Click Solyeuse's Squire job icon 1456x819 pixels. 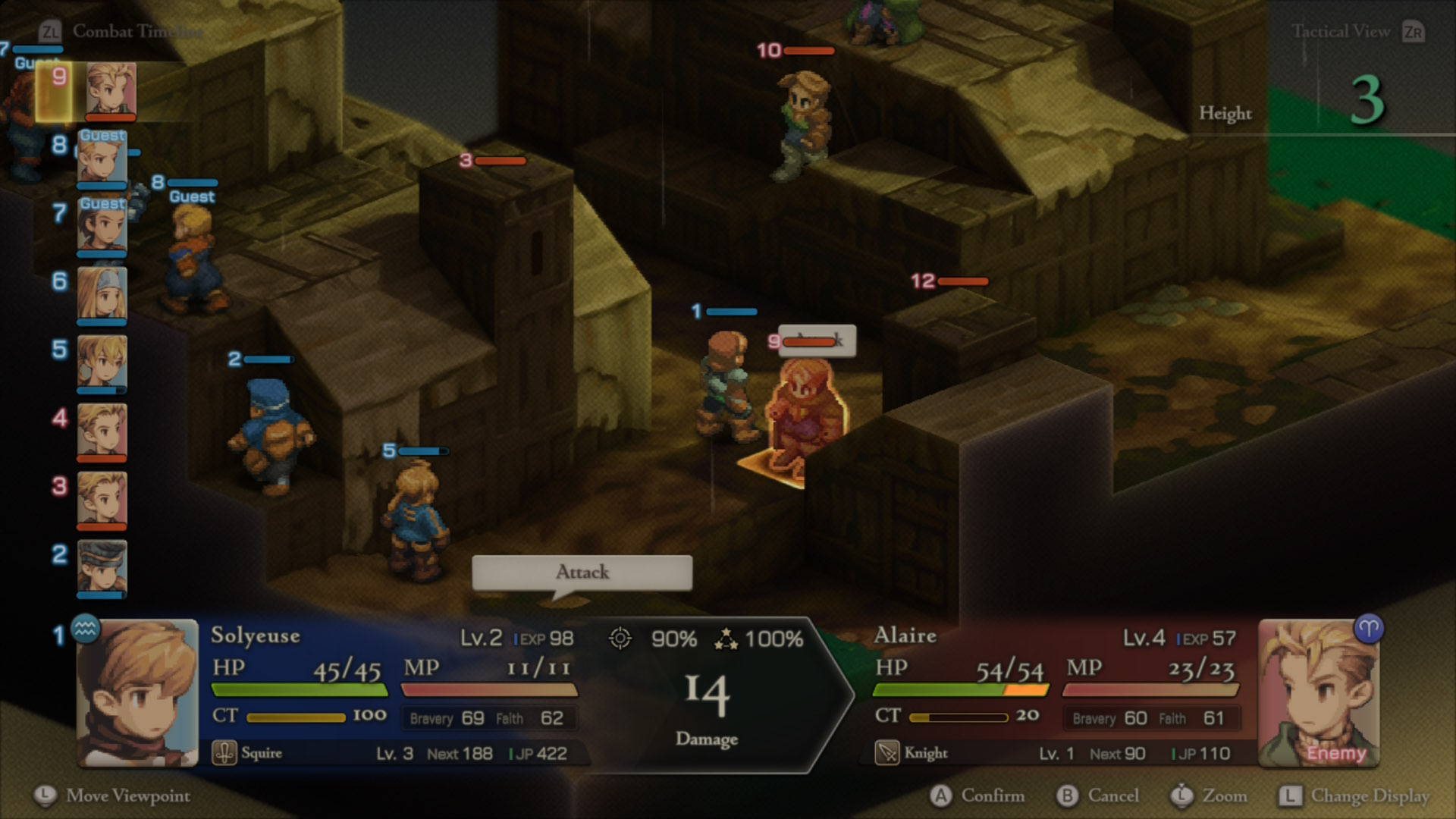pos(224,753)
